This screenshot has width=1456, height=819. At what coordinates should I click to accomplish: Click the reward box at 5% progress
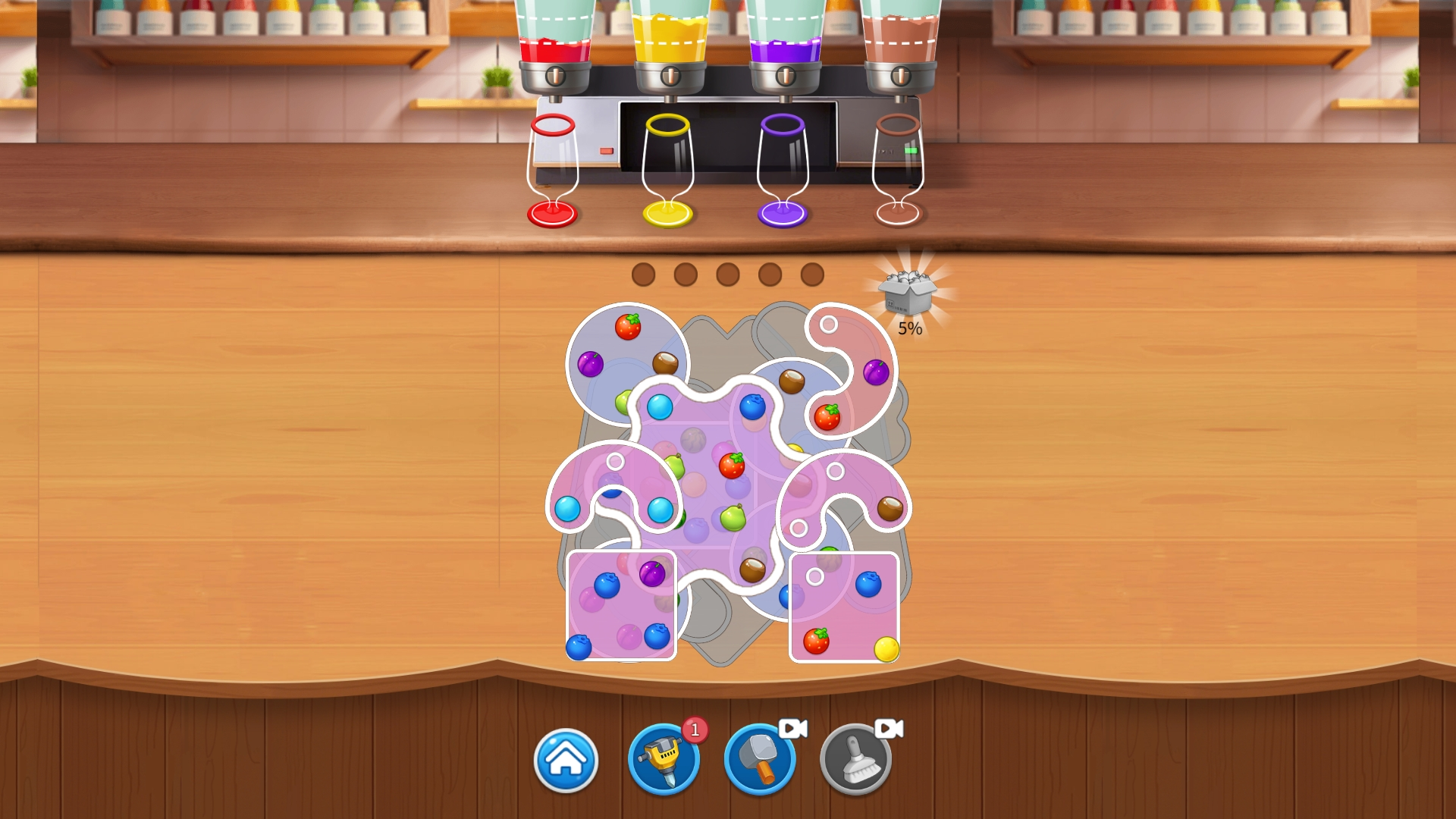point(908,290)
